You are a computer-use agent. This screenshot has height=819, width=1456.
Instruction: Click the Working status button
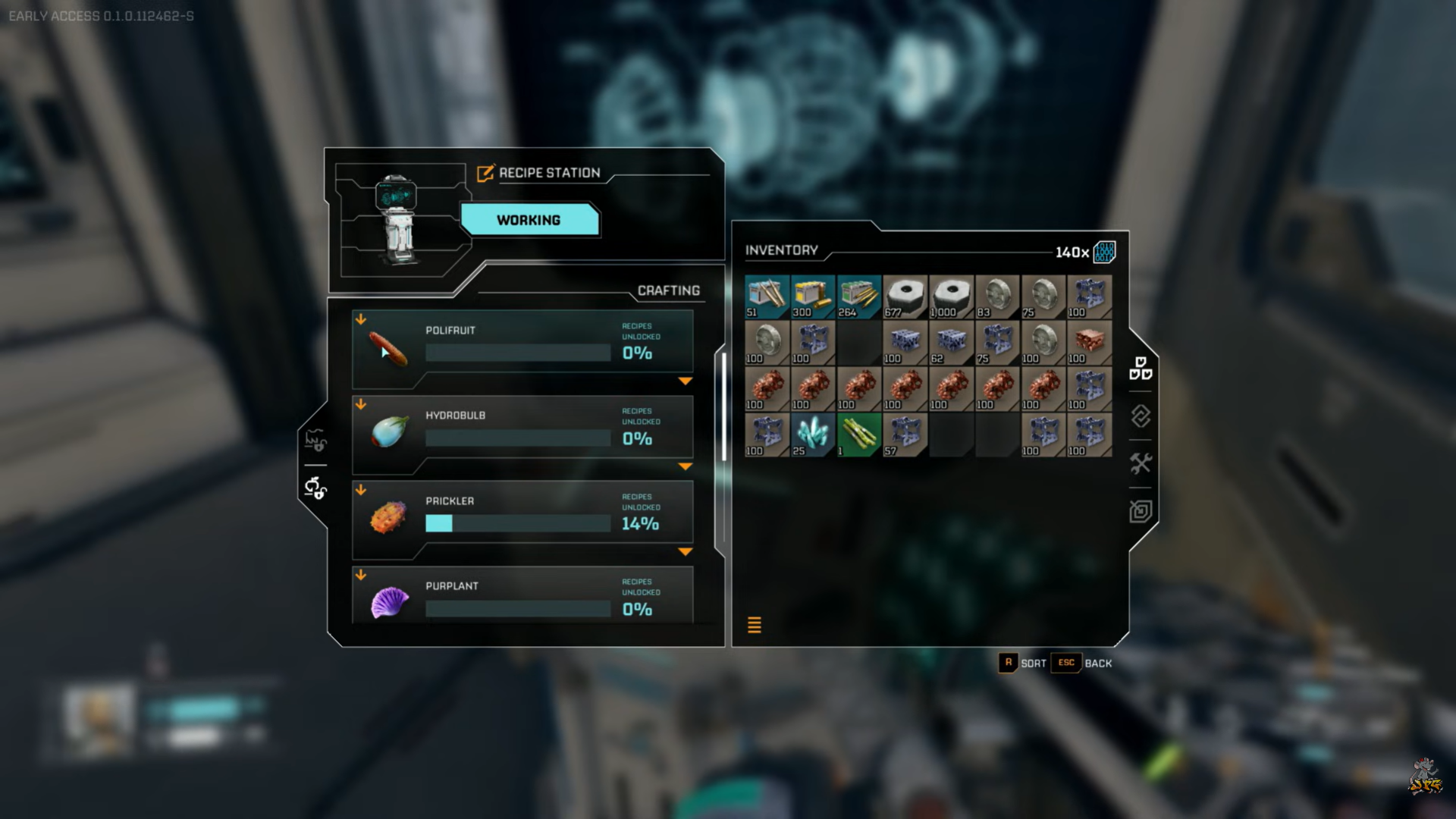click(x=529, y=220)
